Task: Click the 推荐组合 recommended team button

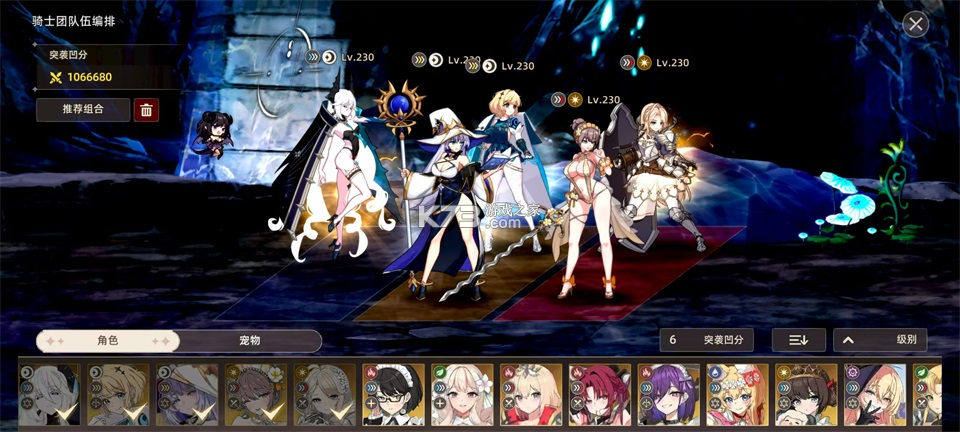Action: point(83,109)
